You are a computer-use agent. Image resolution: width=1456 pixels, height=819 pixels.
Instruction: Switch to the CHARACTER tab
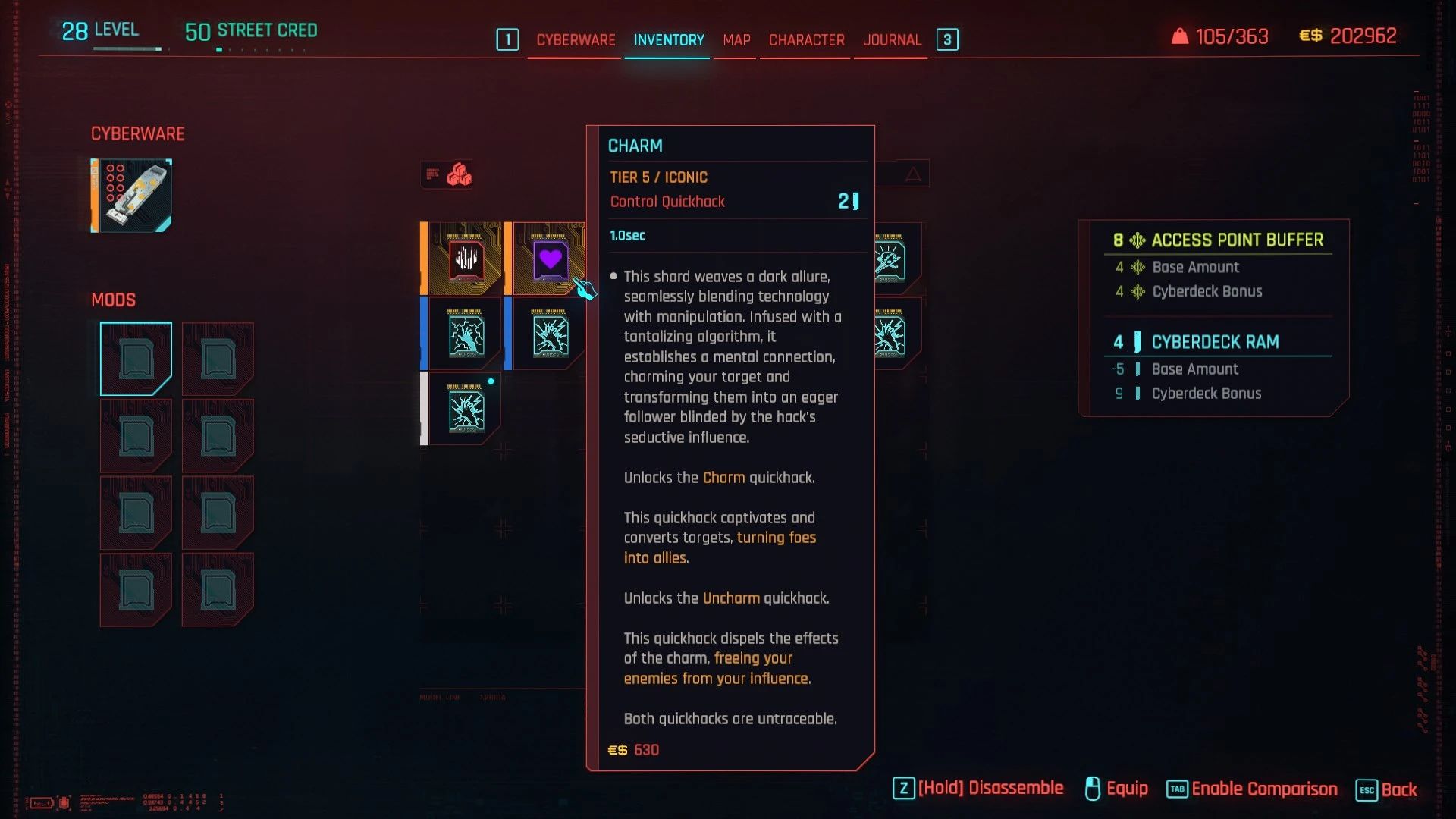(x=805, y=40)
